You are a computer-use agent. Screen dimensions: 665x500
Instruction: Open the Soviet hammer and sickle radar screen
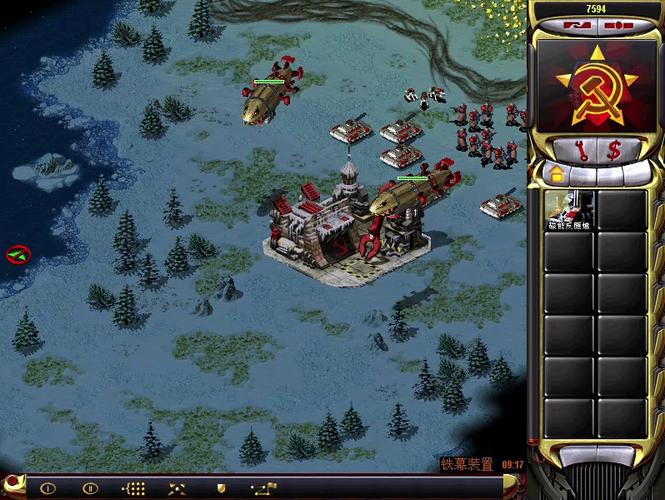tap(597, 84)
